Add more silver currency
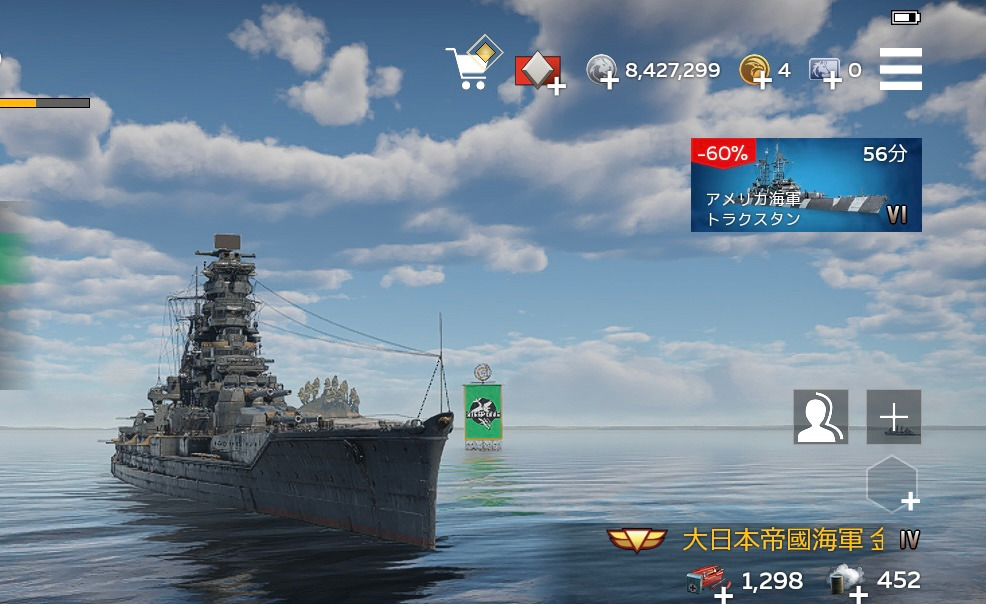 603,71
